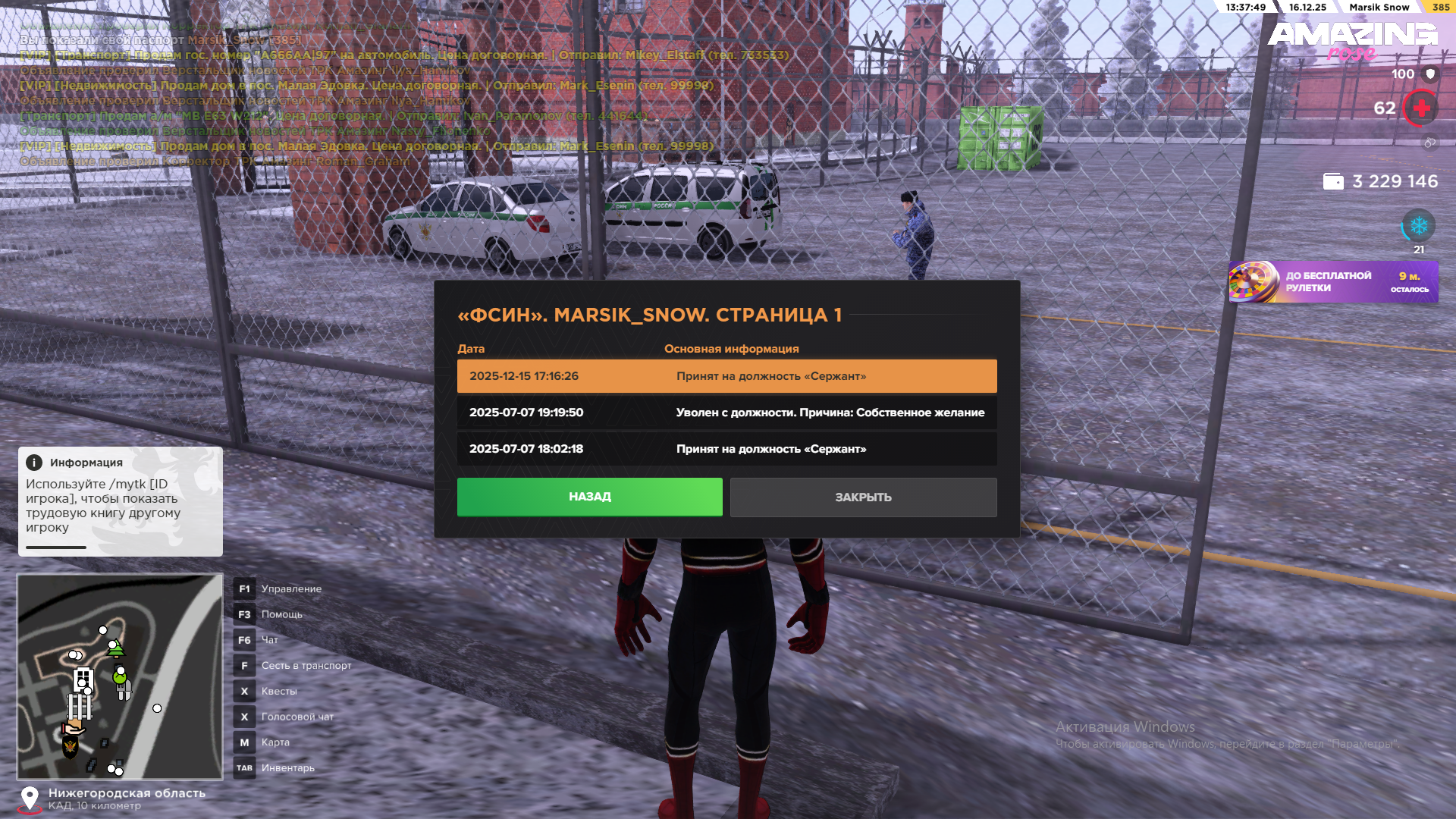Select the Уволен с должности record row
Image resolution: width=1456 pixels, height=819 pixels.
(x=726, y=413)
